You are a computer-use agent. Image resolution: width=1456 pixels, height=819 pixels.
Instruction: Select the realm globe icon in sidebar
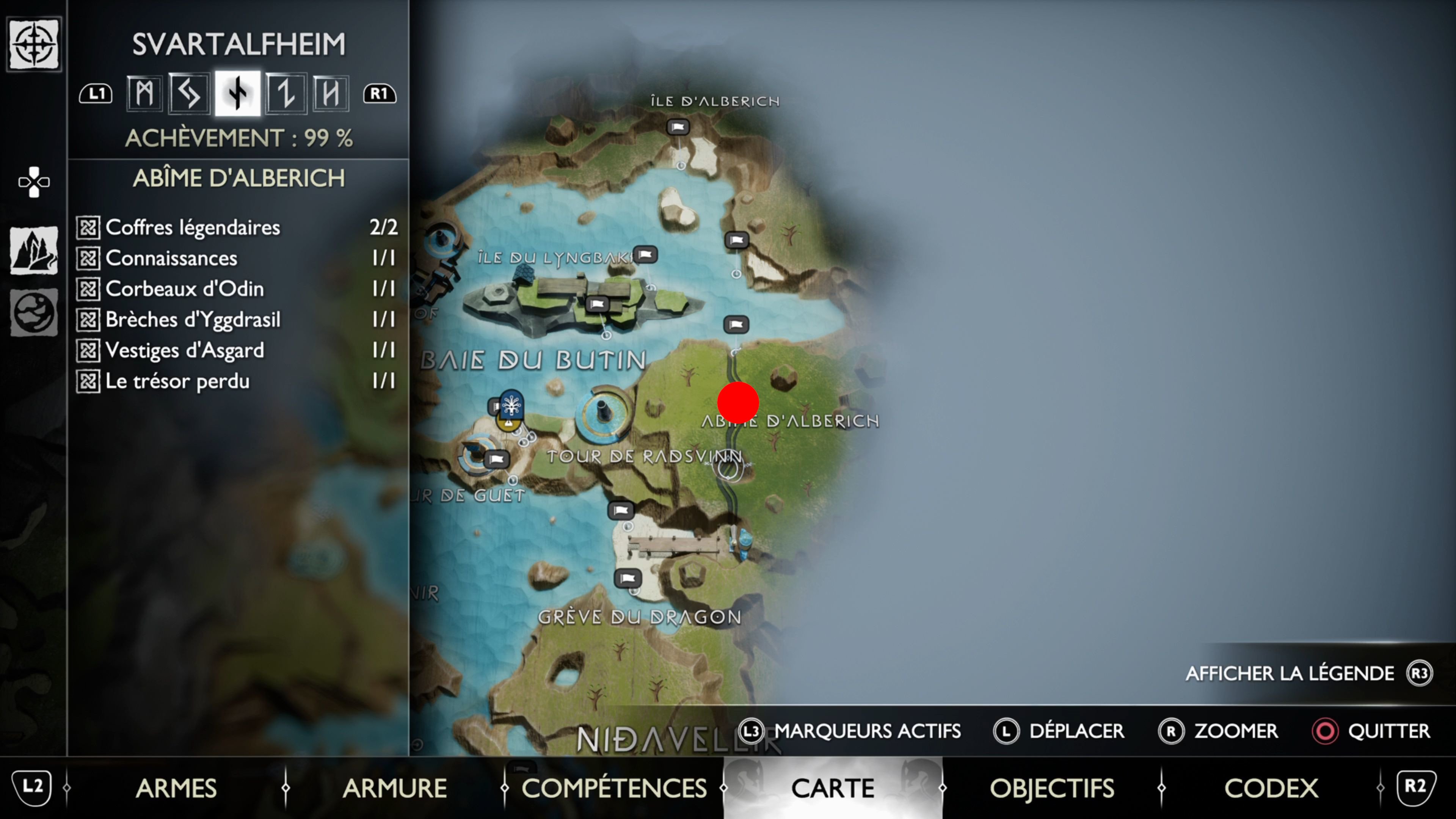[x=34, y=312]
